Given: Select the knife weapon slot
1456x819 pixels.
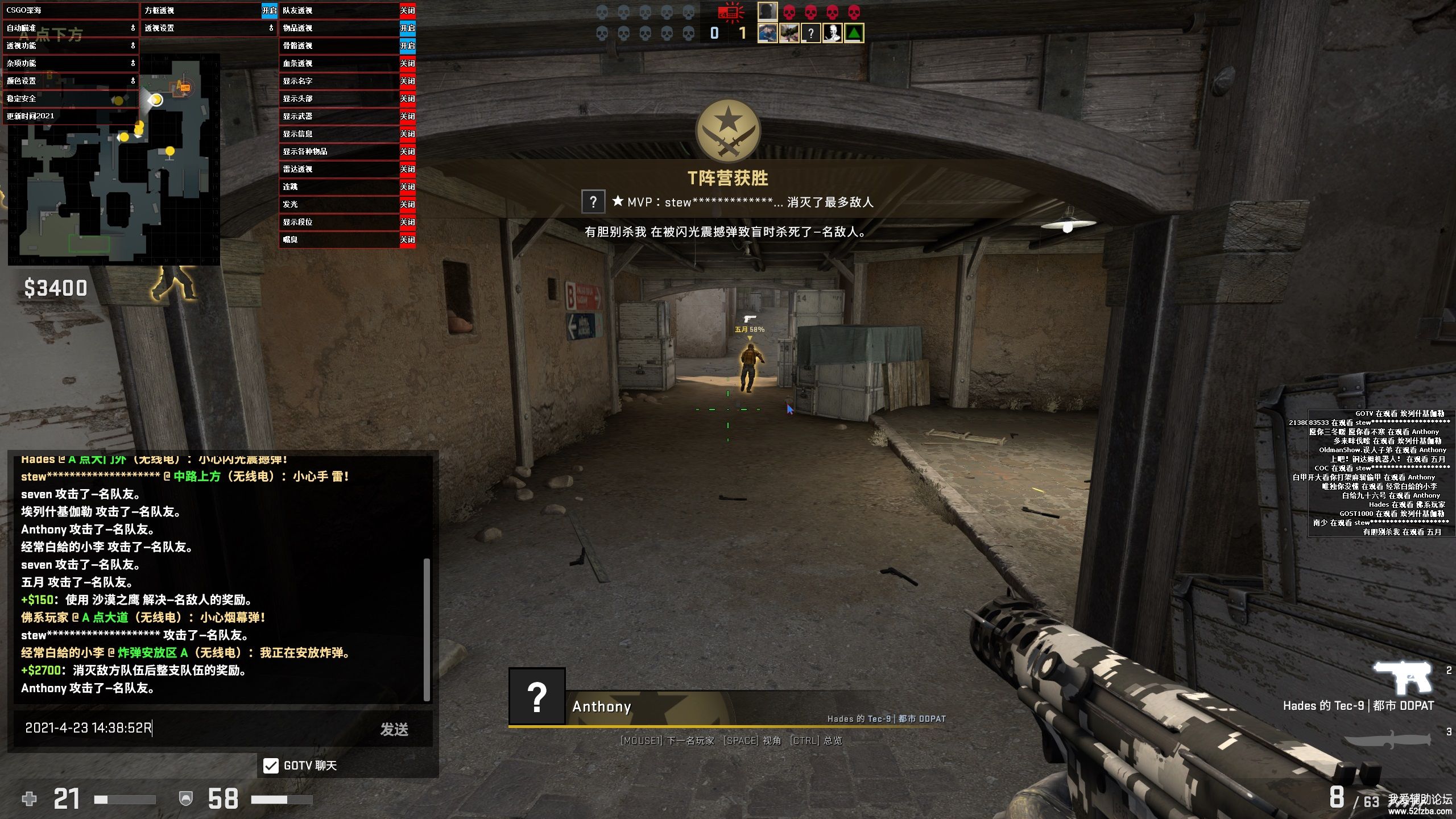Looking at the screenshot, I should pyautogui.click(x=1388, y=739).
